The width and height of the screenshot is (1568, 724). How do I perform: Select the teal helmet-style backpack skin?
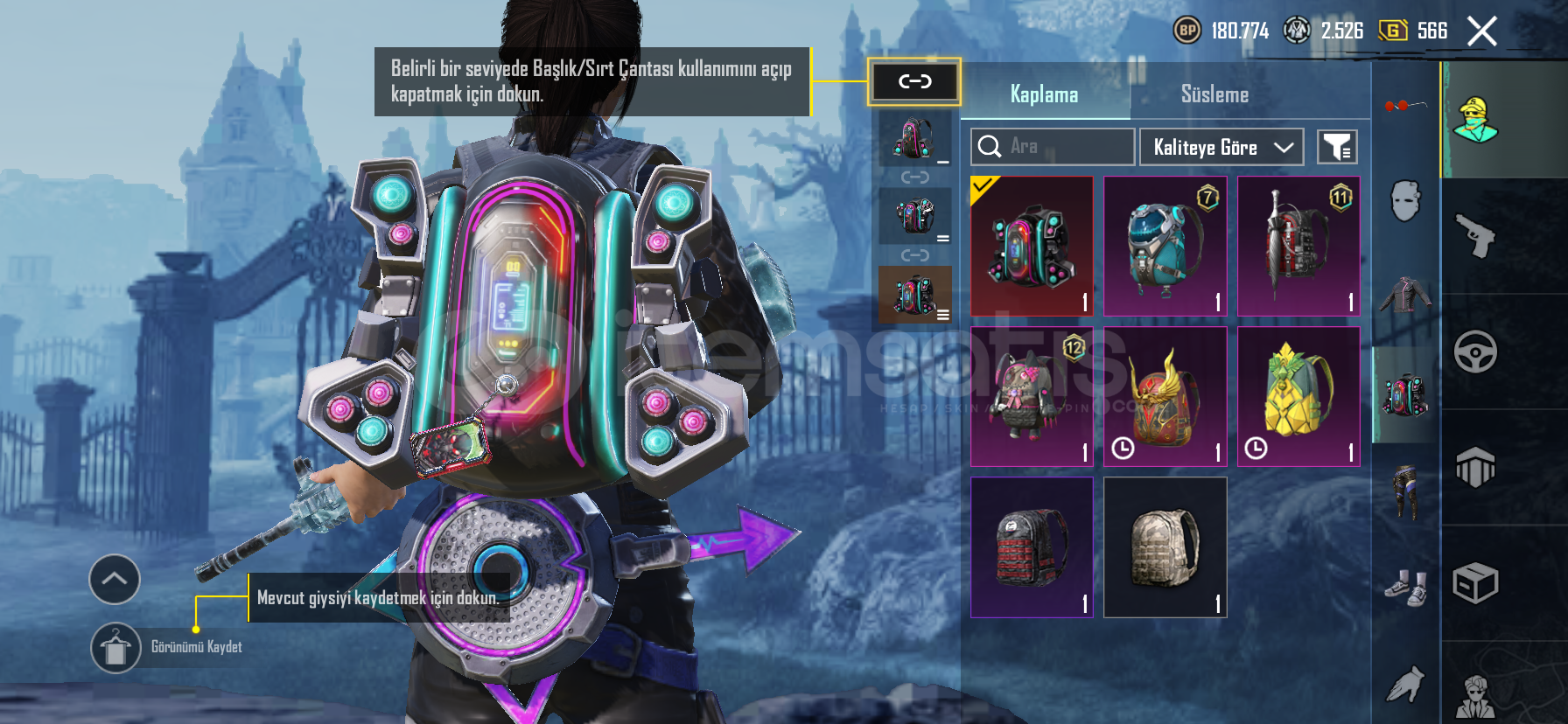pyautogui.click(x=1165, y=246)
